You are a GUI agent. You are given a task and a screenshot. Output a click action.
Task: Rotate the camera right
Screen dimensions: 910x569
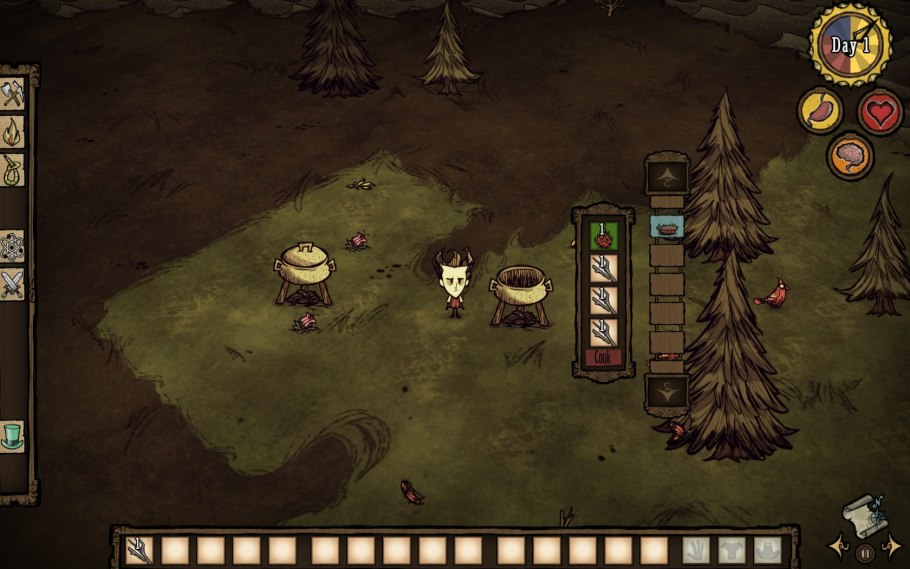click(x=893, y=547)
